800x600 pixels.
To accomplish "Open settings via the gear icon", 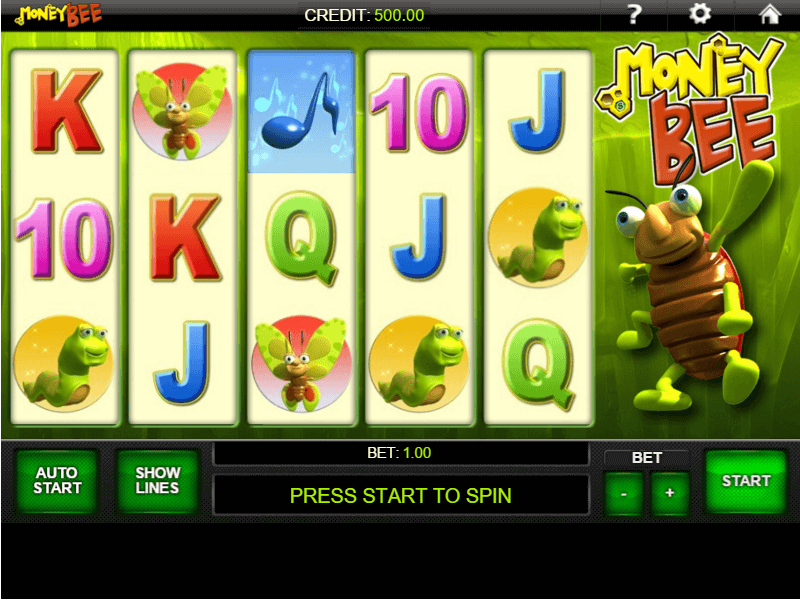I will pos(701,14).
